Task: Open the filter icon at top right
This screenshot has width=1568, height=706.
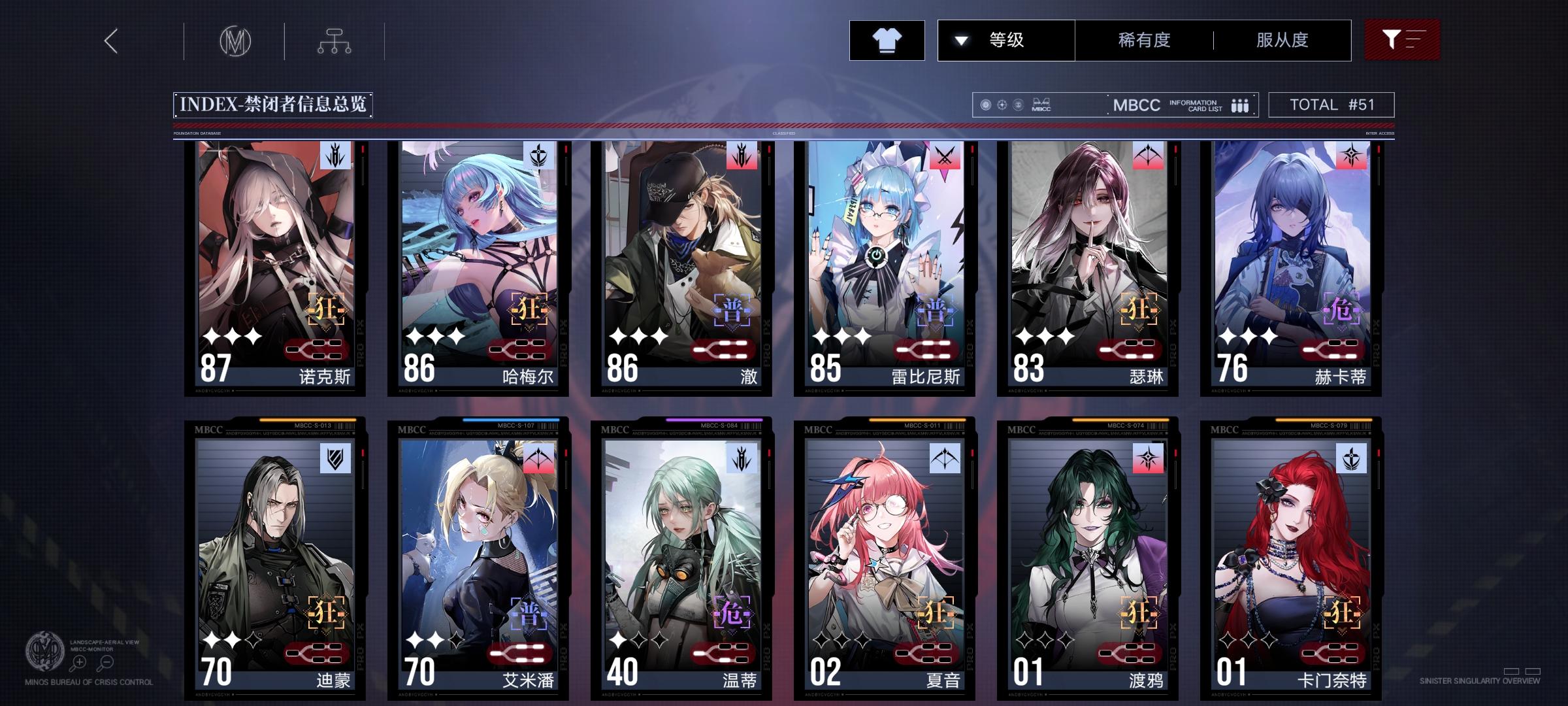Action: click(x=1402, y=39)
